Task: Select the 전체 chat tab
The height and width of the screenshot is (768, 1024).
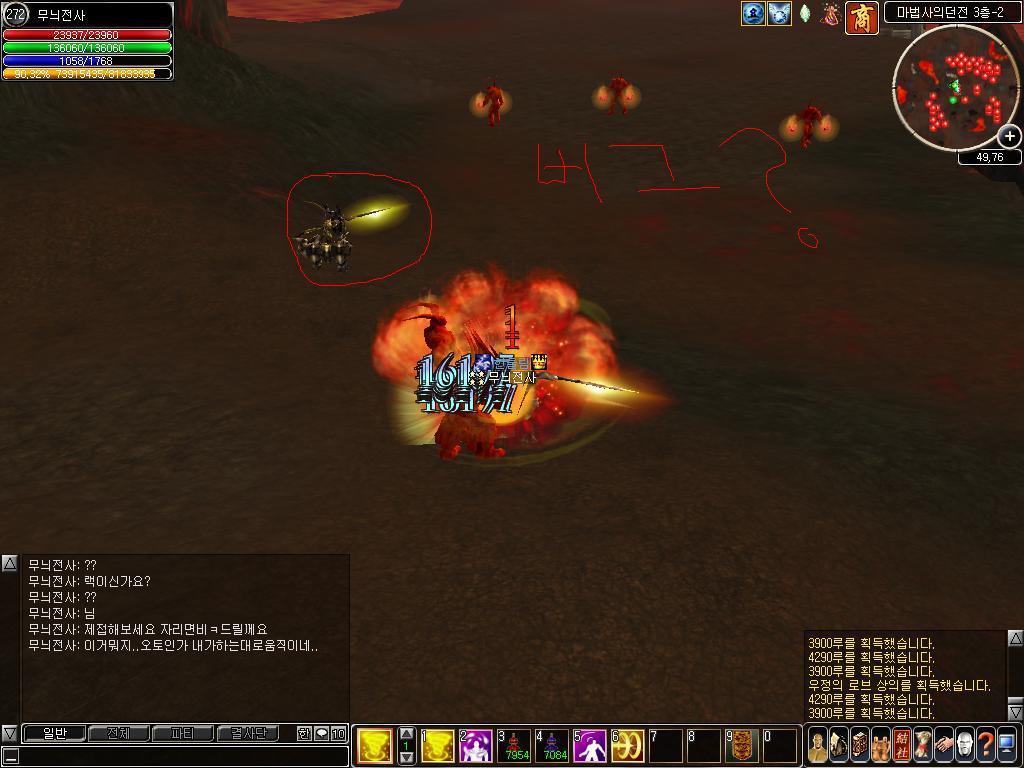Action: [x=118, y=733]
